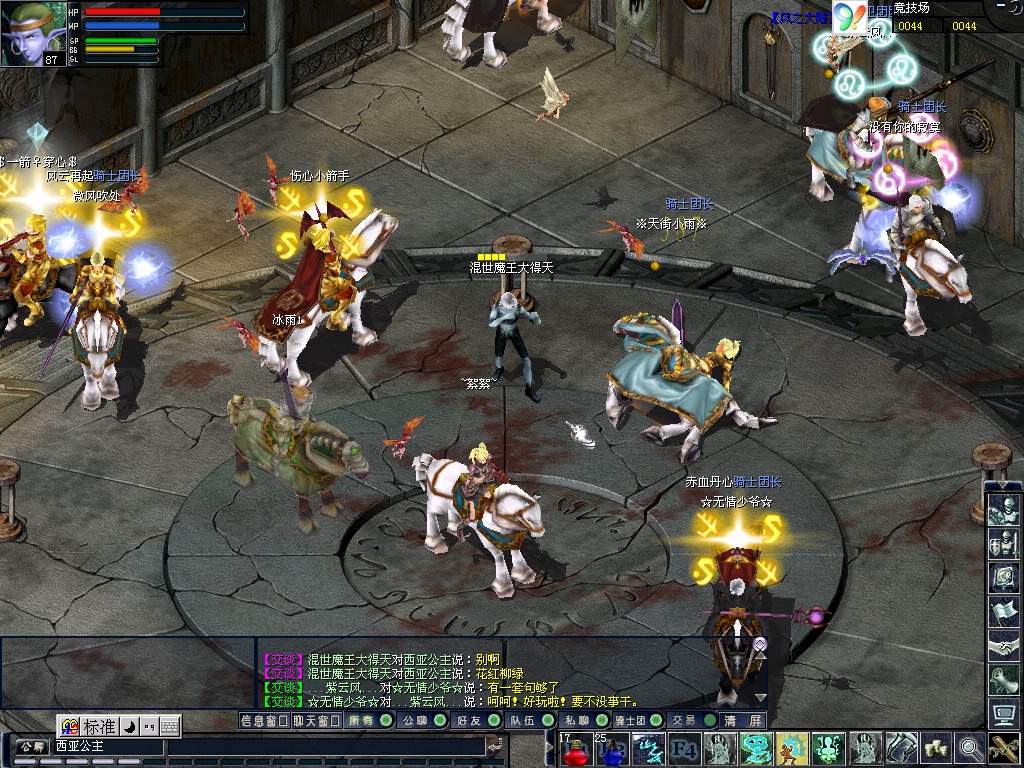Toggle the 公聊 public chat filter
This screenshot has height=768, width=1024.
tap(420, 720)
